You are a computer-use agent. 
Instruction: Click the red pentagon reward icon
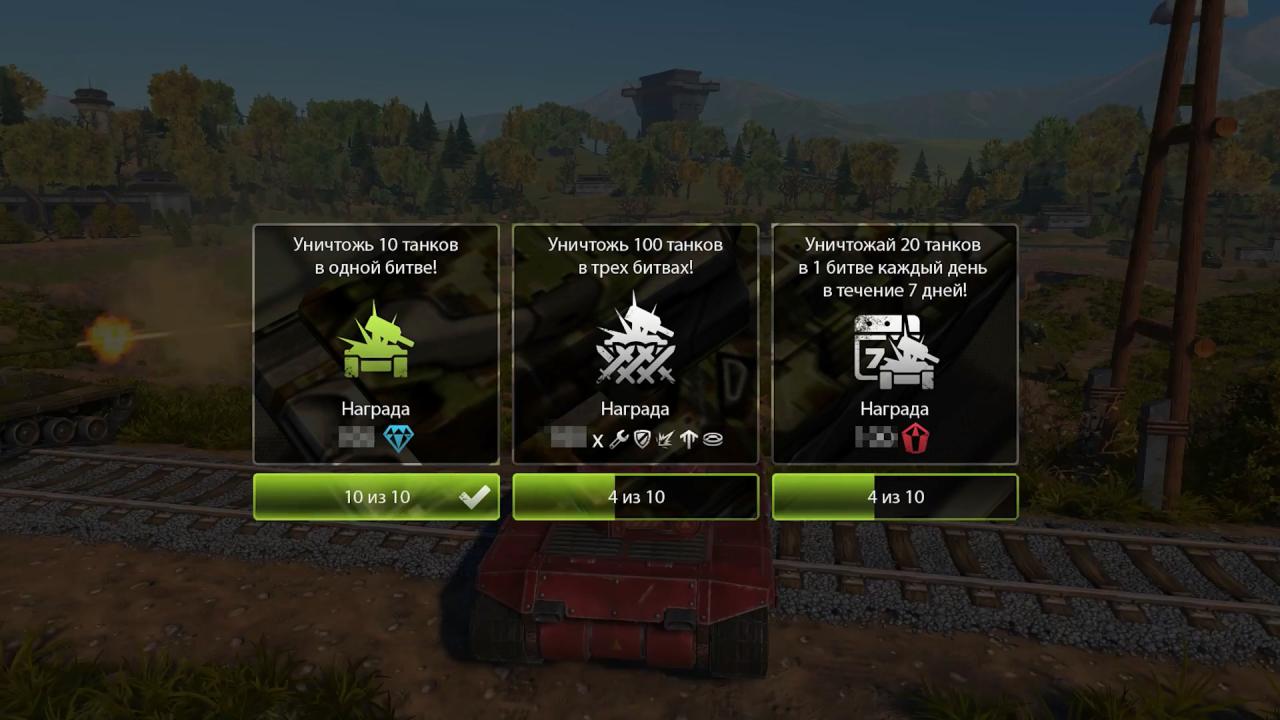[x=915, y=437]
